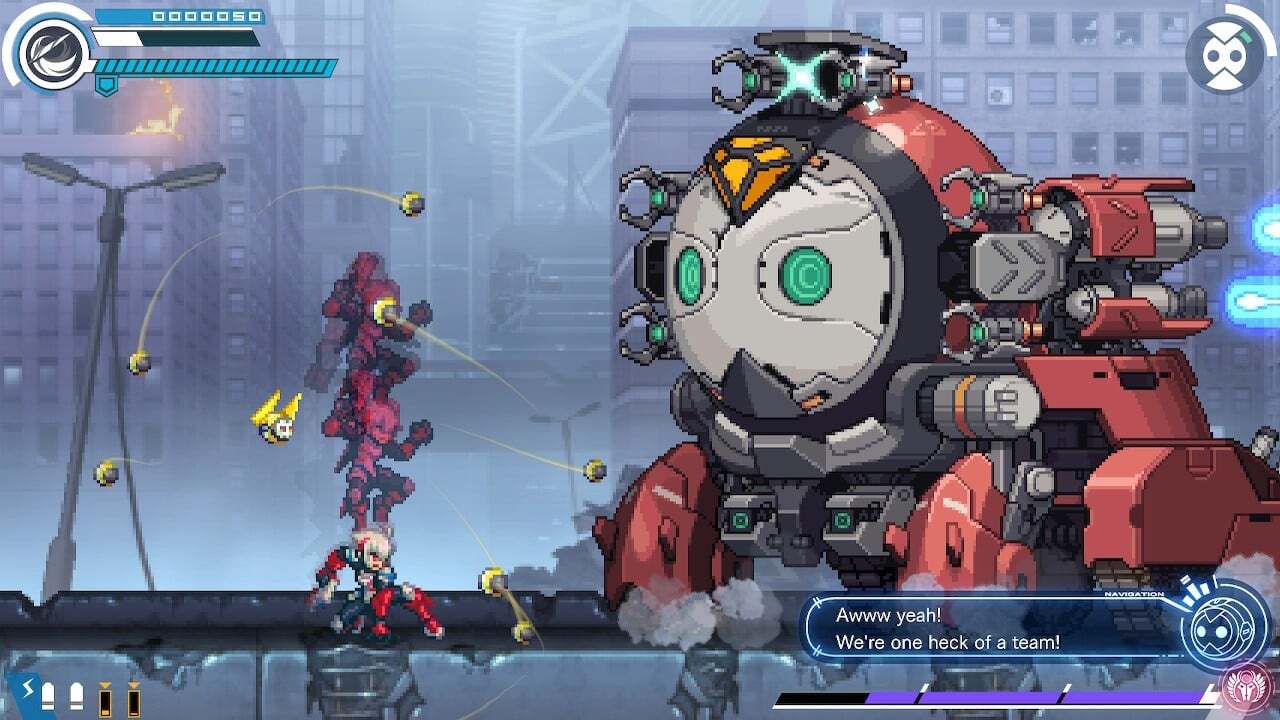This screenshot has height=720, width=1280.
Task: Click the second white bullet ammo icon
Action: pyautogui.click(x=76, y=697)
